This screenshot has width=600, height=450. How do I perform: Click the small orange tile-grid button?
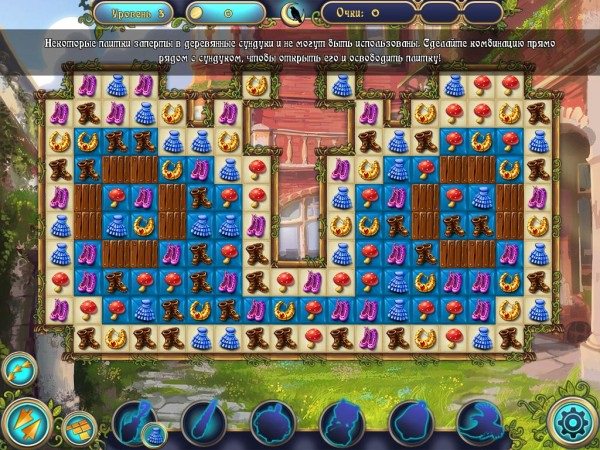pos(79,426)
